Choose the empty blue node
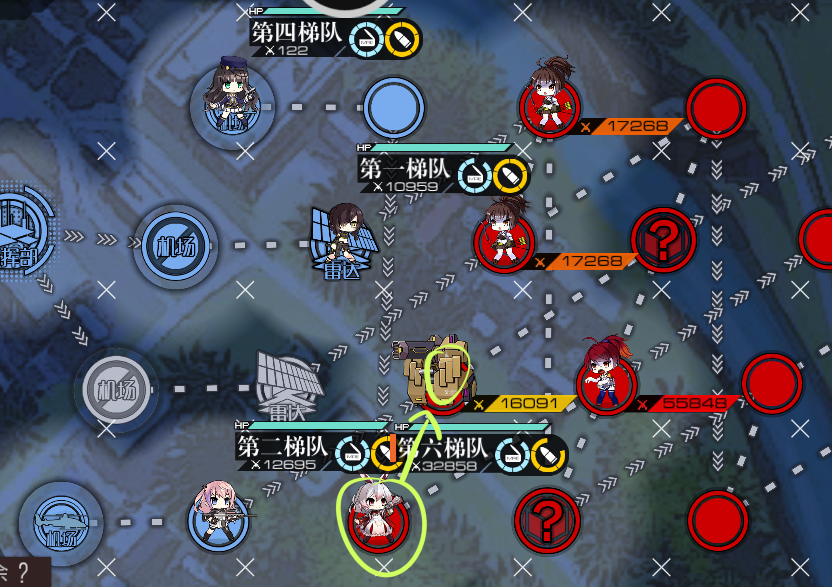This screenshot has width=832, height=587. [394, 107]
